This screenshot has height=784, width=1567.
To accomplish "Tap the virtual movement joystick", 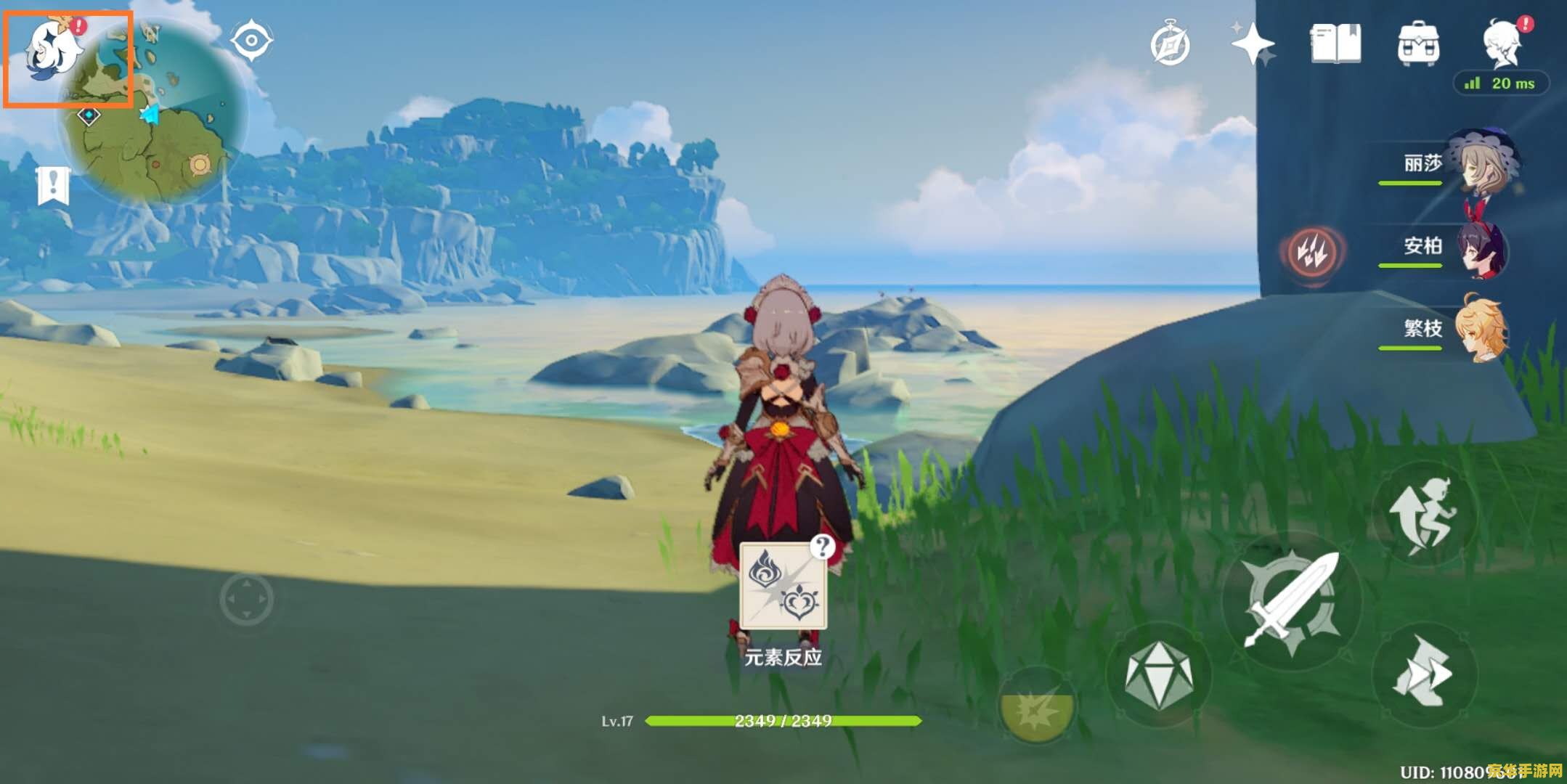I will (x=247, y=600).
